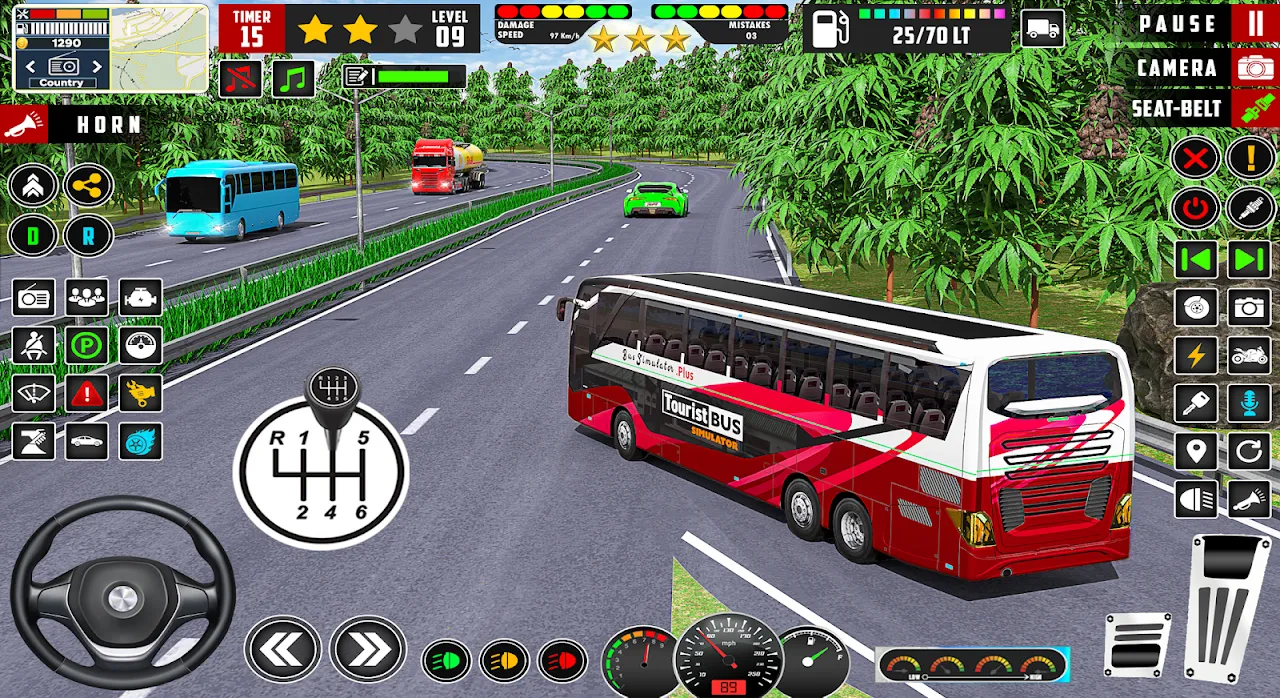Click the right turn arrow button

pos(367,651)
